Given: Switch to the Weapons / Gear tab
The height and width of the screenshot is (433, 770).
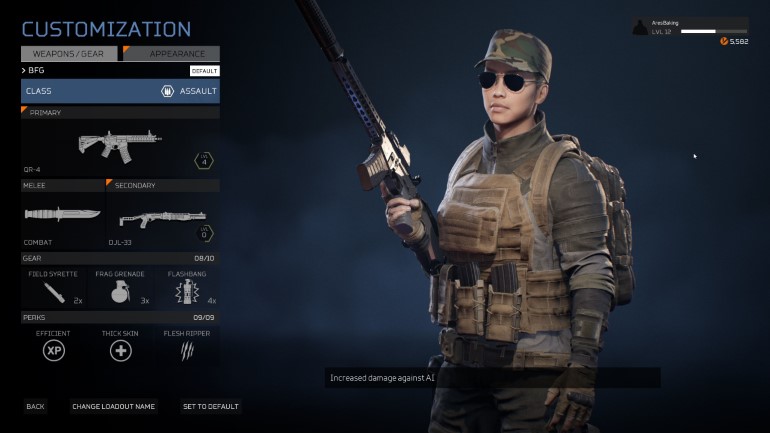Looking at the screenshot, I should click(x=70, y=53).
